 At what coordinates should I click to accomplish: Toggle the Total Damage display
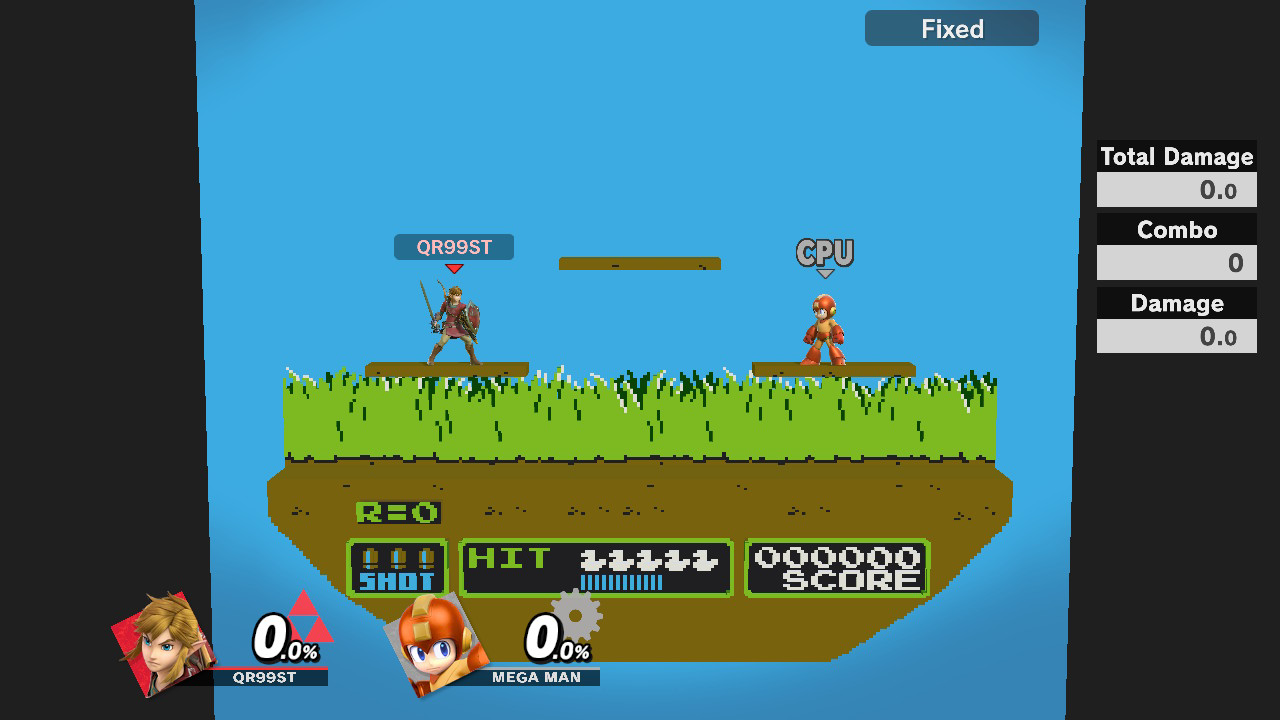[x=1176, y=157]
